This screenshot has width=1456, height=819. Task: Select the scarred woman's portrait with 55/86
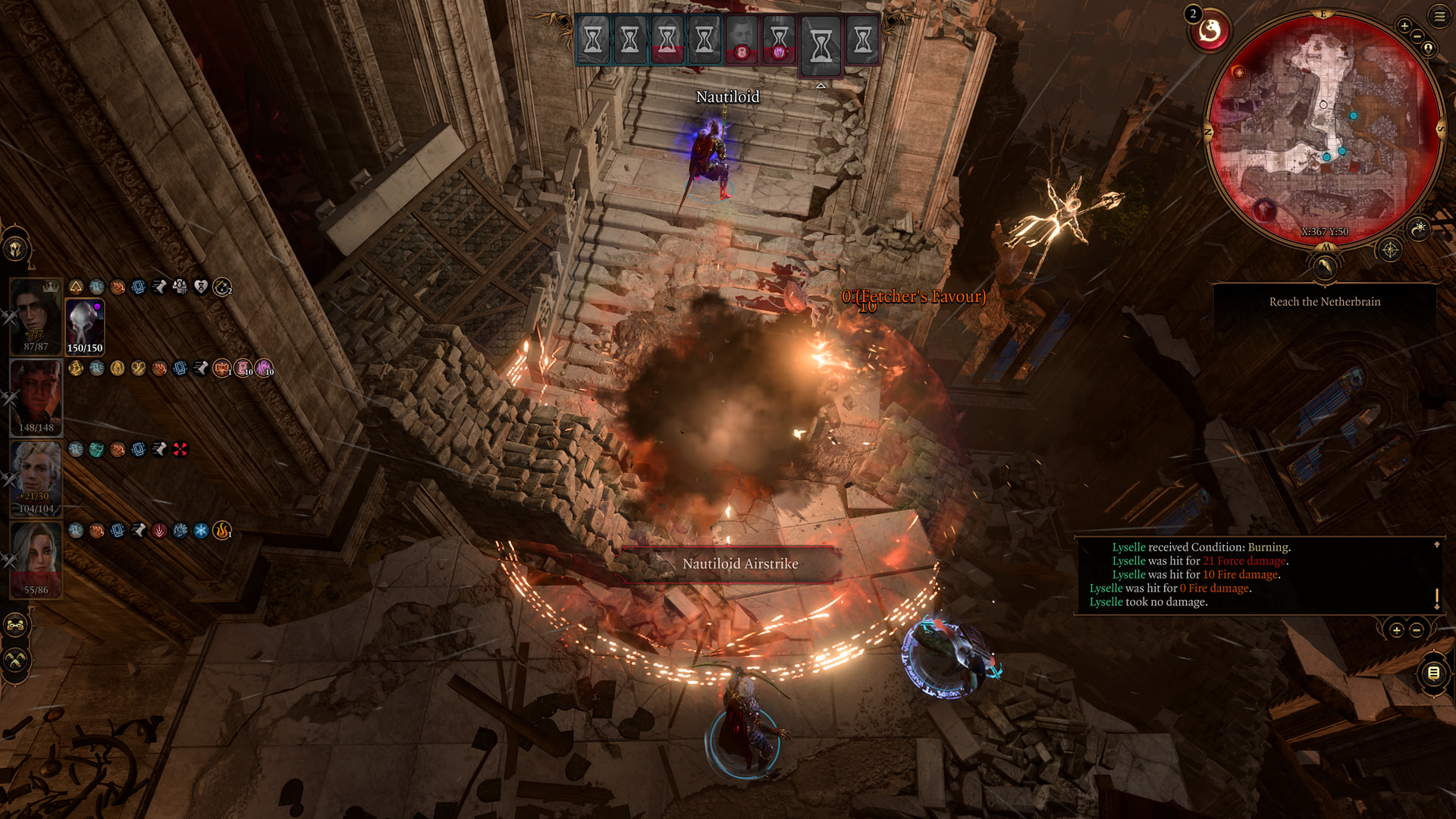click(36, 560)
